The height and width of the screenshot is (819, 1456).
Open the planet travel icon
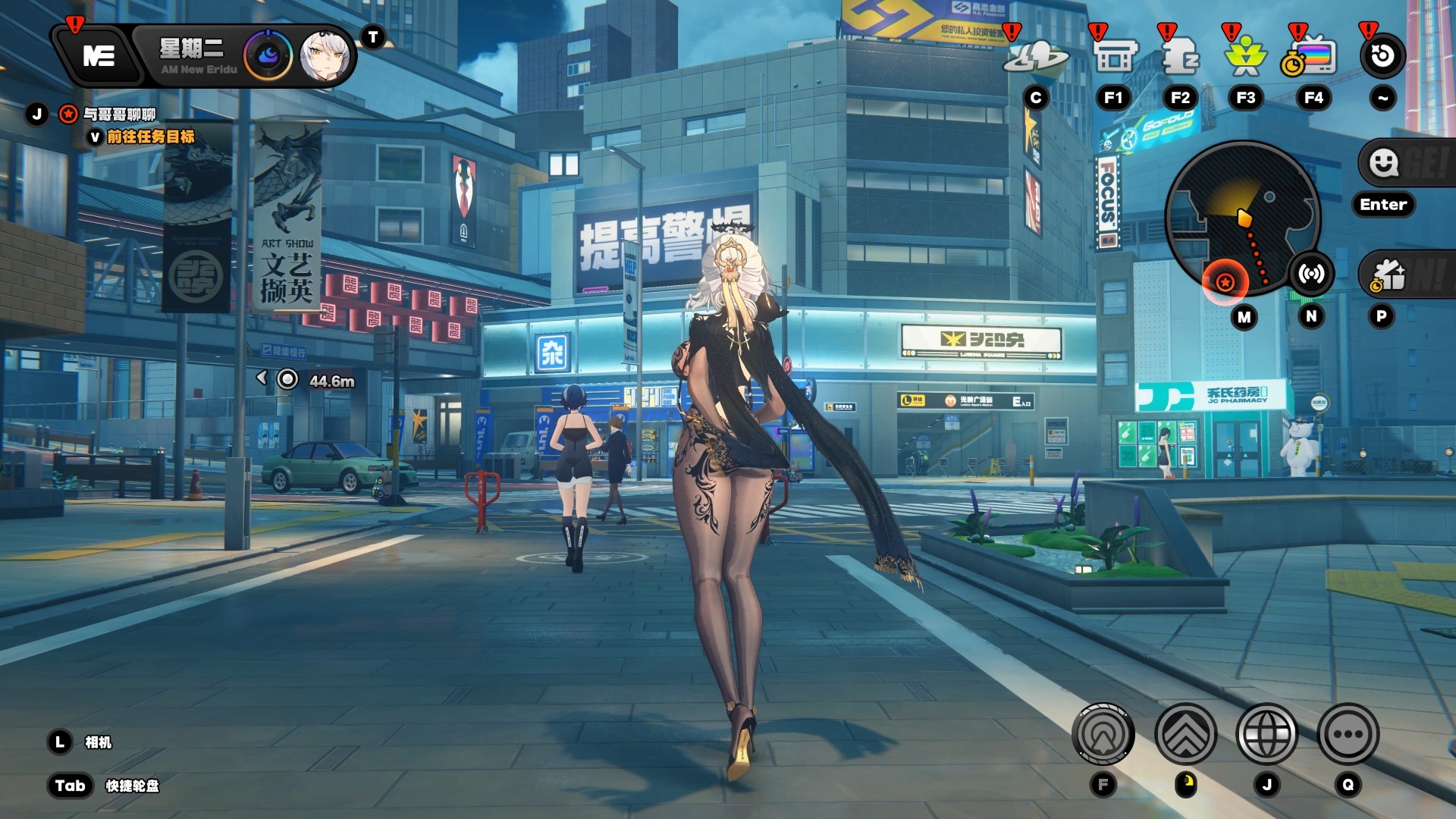(1036, 57)
